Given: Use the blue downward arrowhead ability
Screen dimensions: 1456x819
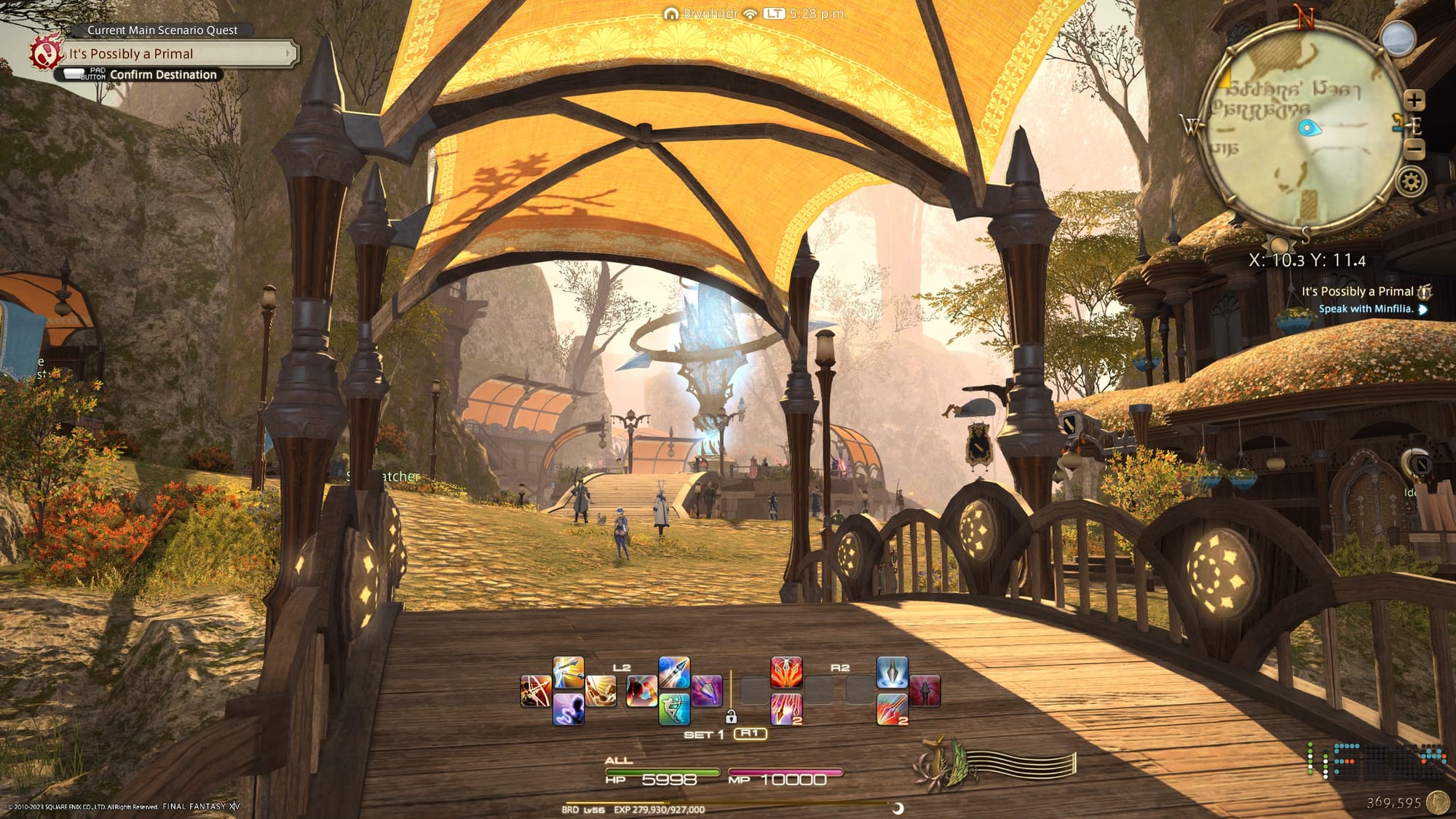Looking at the screenshot, I should point(892,672).
